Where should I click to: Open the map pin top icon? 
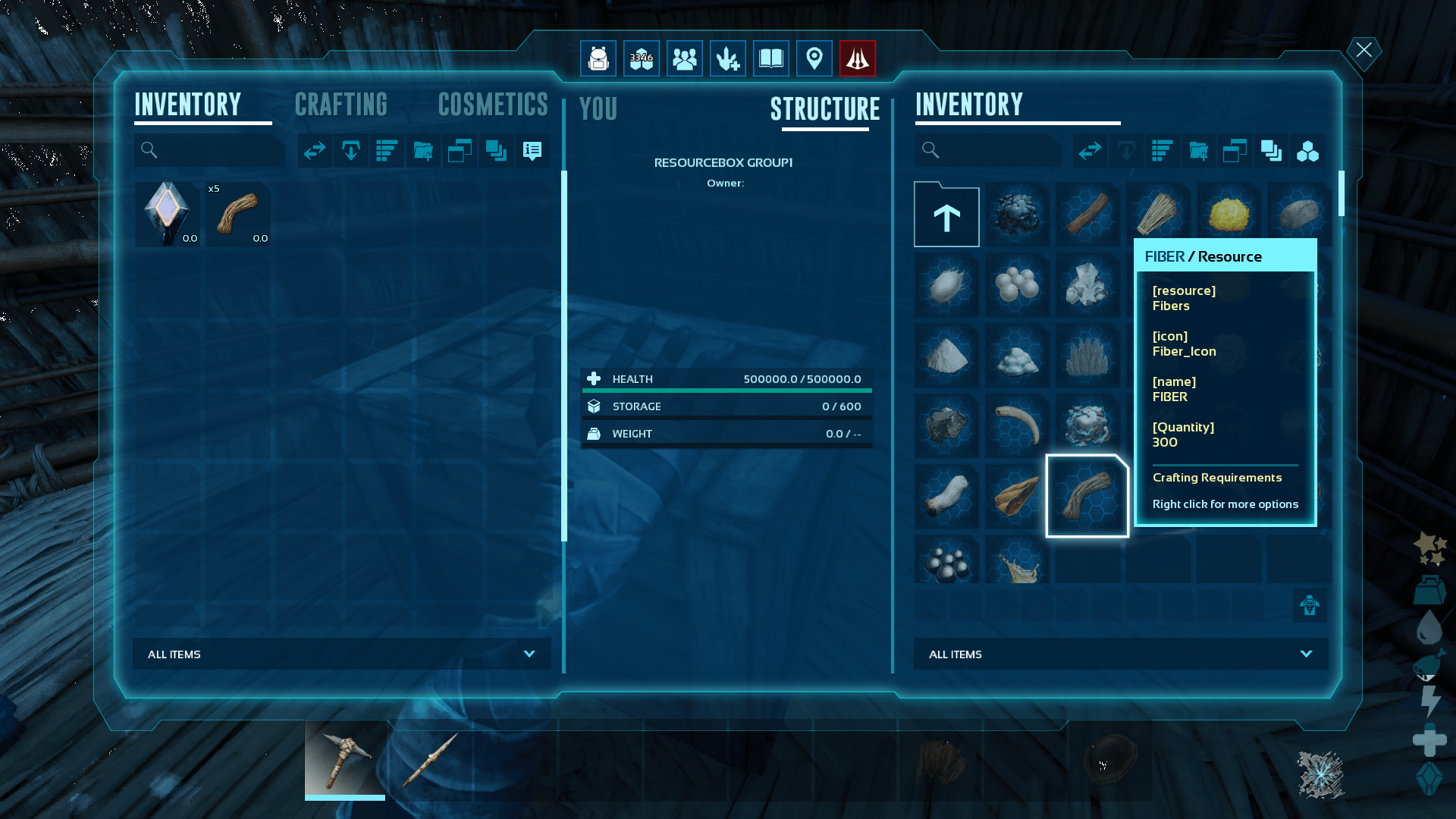814,58
